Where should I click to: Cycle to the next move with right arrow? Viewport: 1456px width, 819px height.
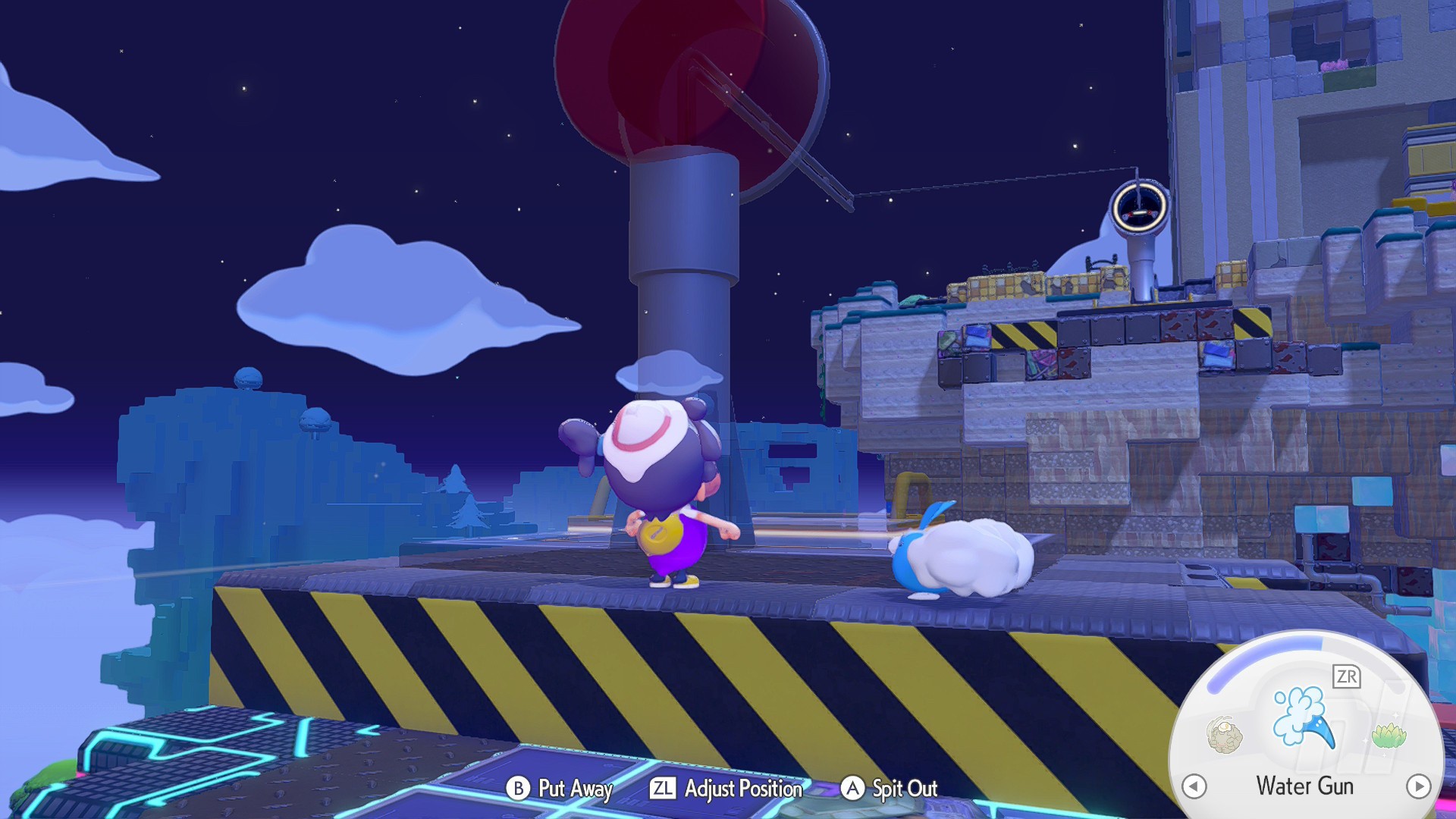[x=1418, y=786]
